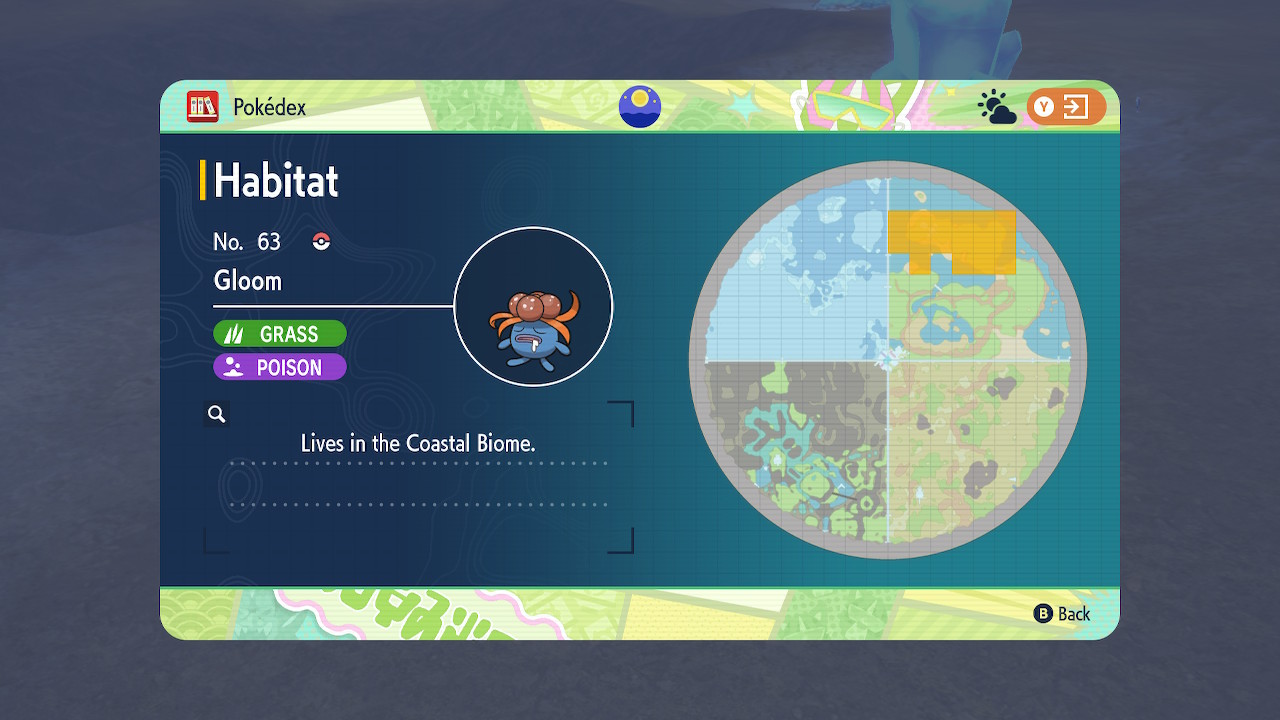The width and height of the screenshot is (1280, 720).
Task: Click the cloudy weather icon
Action: click(996, 108)
